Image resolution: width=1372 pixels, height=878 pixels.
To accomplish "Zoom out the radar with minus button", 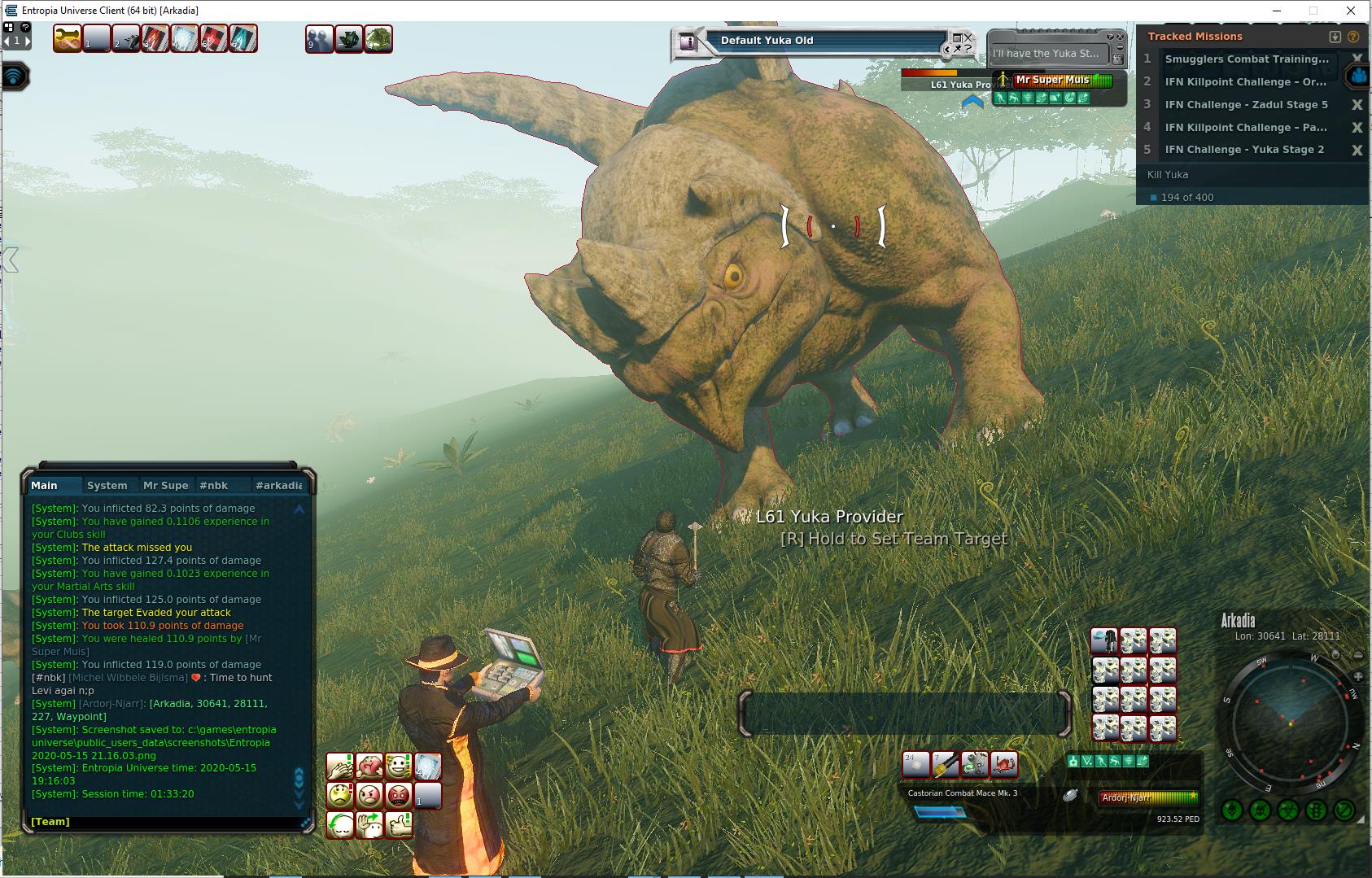I will pyautogui.click(x=1357, y=655).
